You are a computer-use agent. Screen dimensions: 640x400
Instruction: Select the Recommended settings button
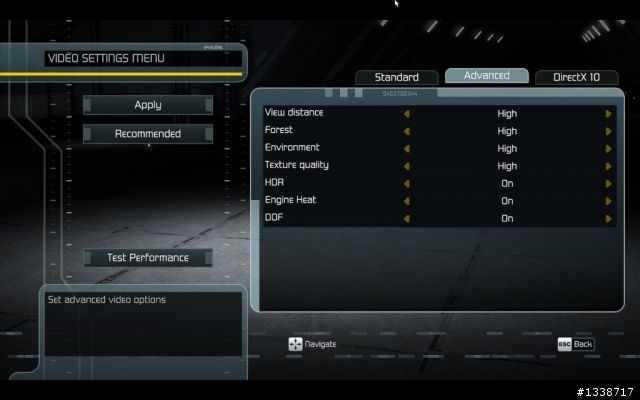[x=148, y=134]
